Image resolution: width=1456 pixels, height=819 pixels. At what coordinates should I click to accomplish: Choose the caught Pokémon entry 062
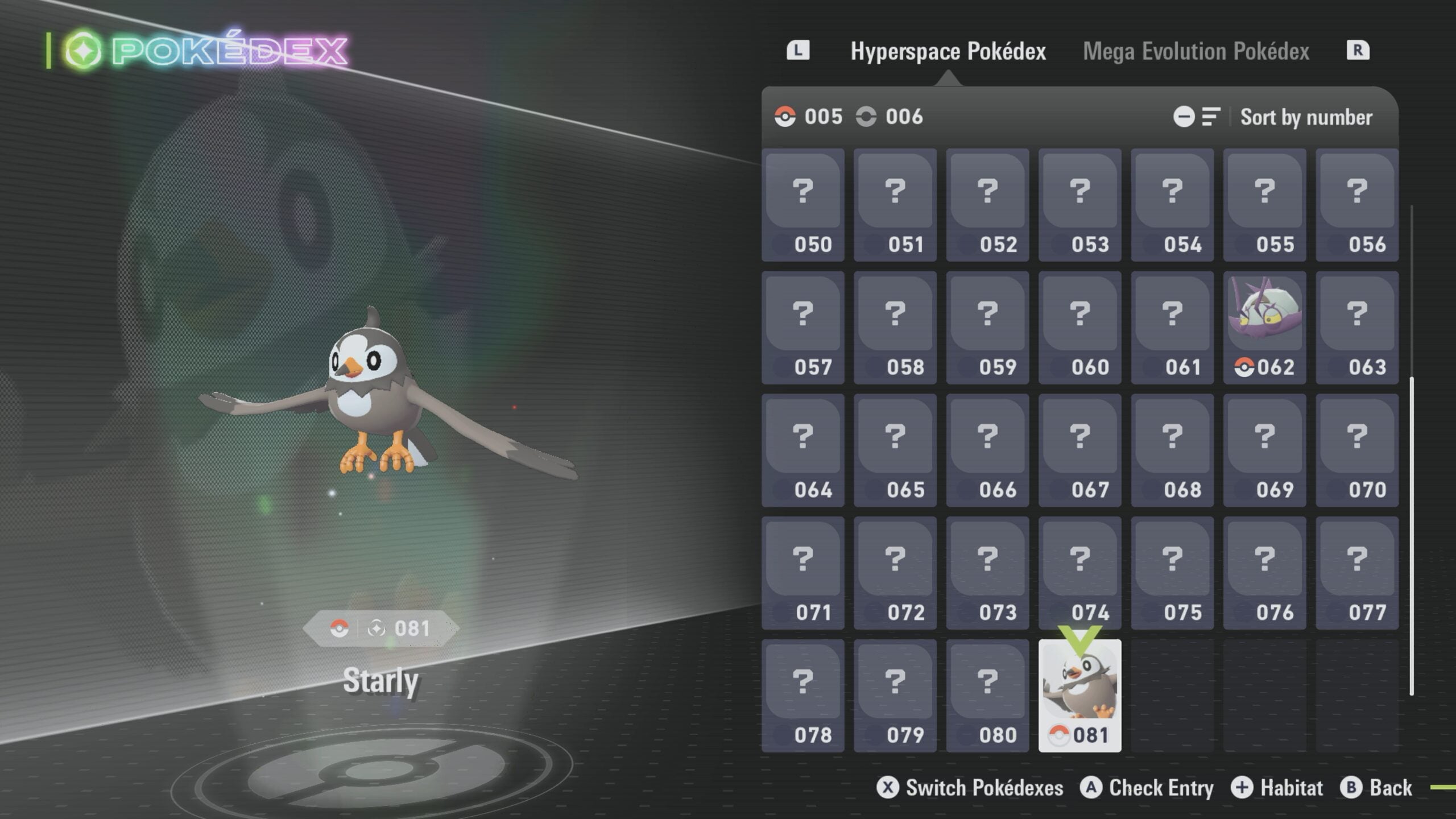tap(1264, 328)
